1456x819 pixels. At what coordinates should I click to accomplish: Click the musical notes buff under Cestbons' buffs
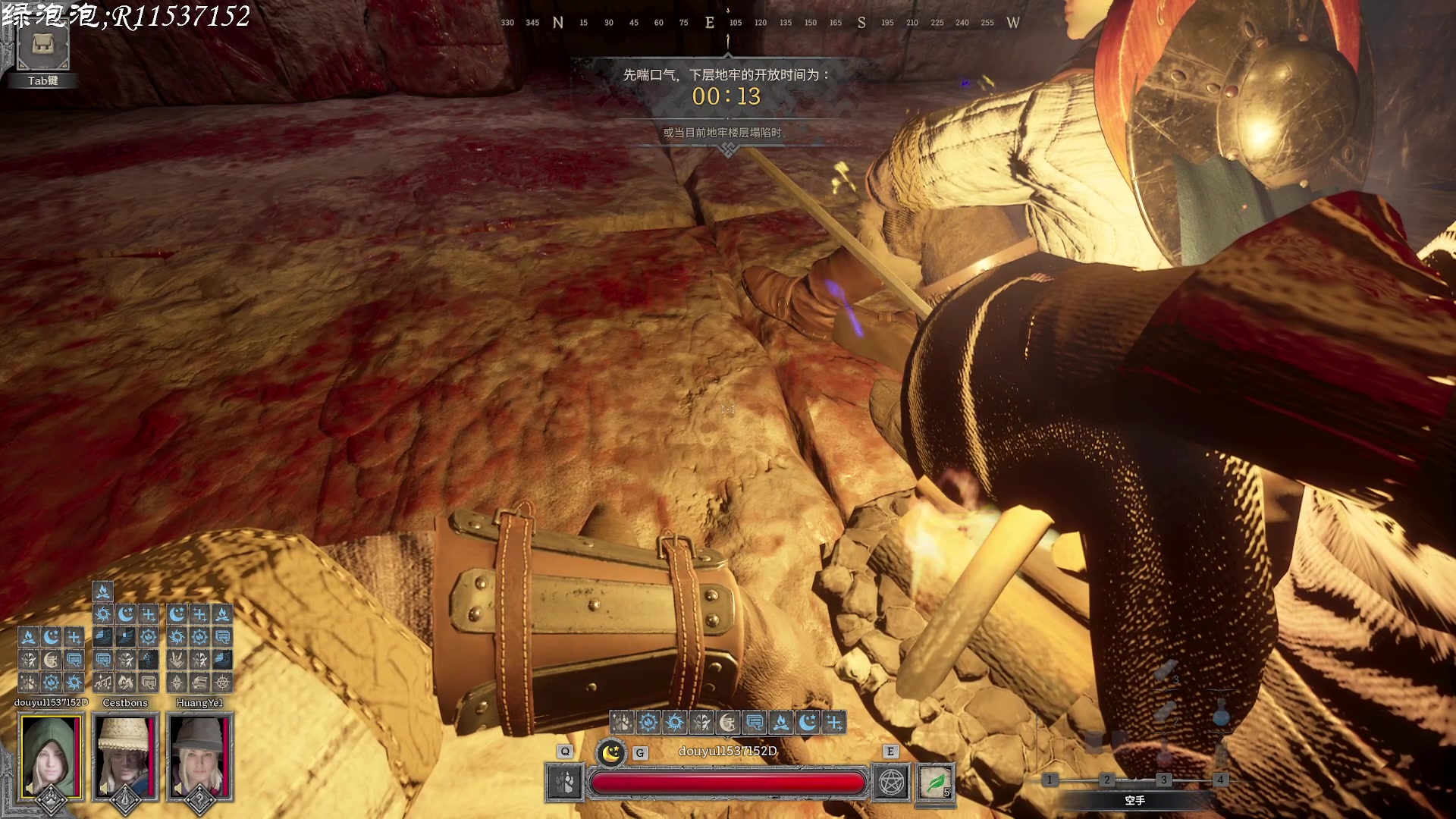[x=103, y=682]
